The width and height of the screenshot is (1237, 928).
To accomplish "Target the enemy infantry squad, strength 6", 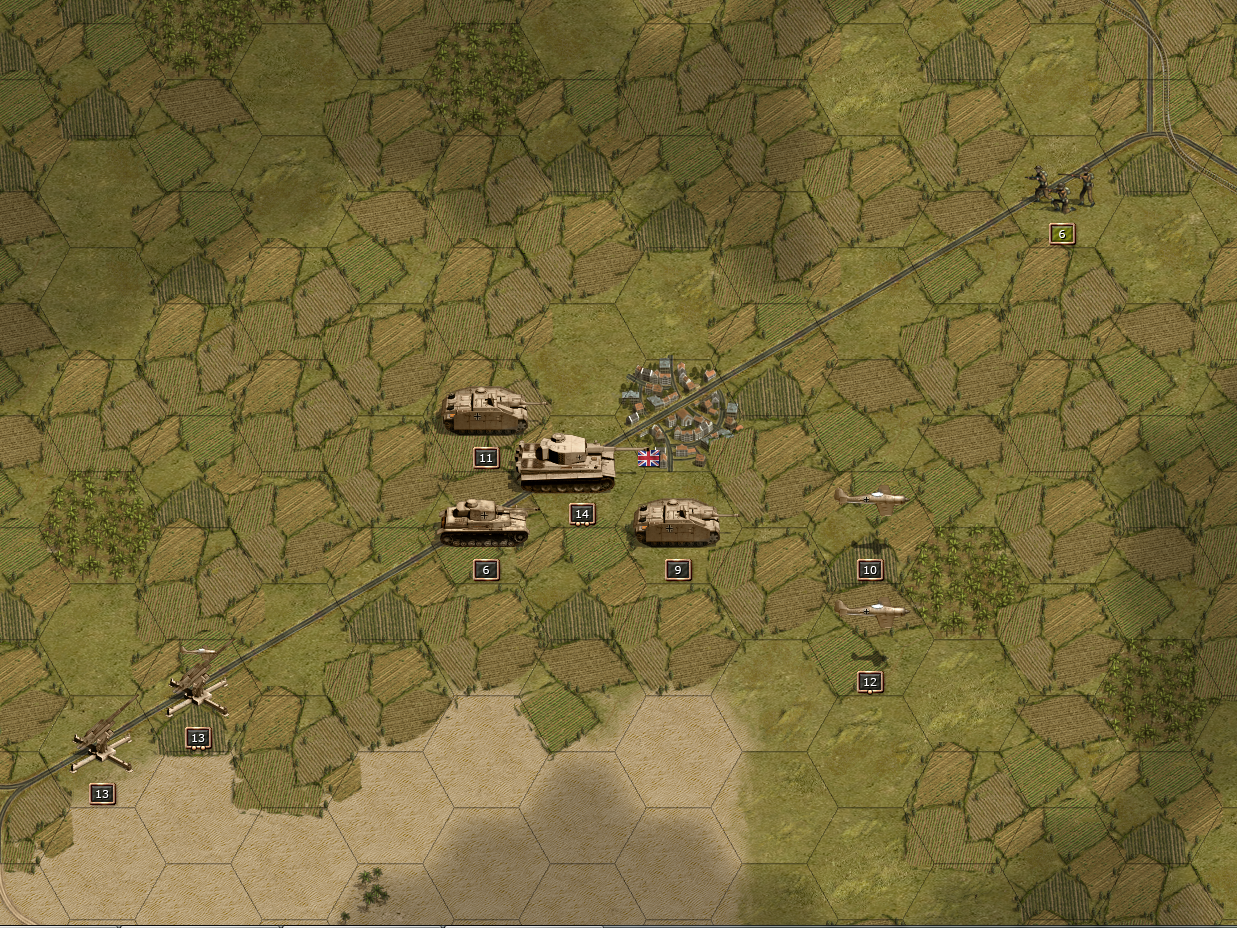I will tap(1062, 187).
